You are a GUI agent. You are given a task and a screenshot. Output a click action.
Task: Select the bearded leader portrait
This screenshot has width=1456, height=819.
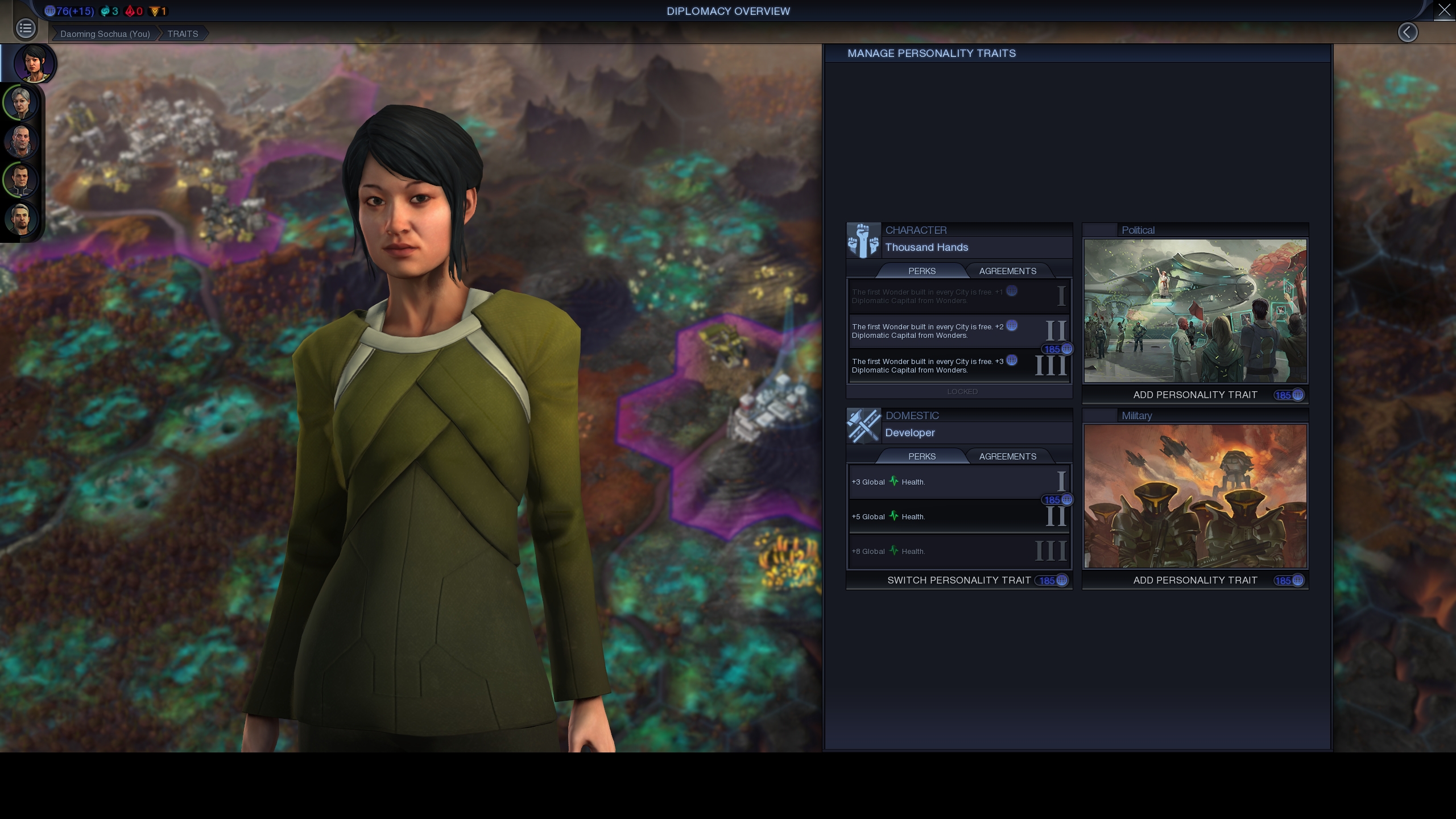[21, 219]
